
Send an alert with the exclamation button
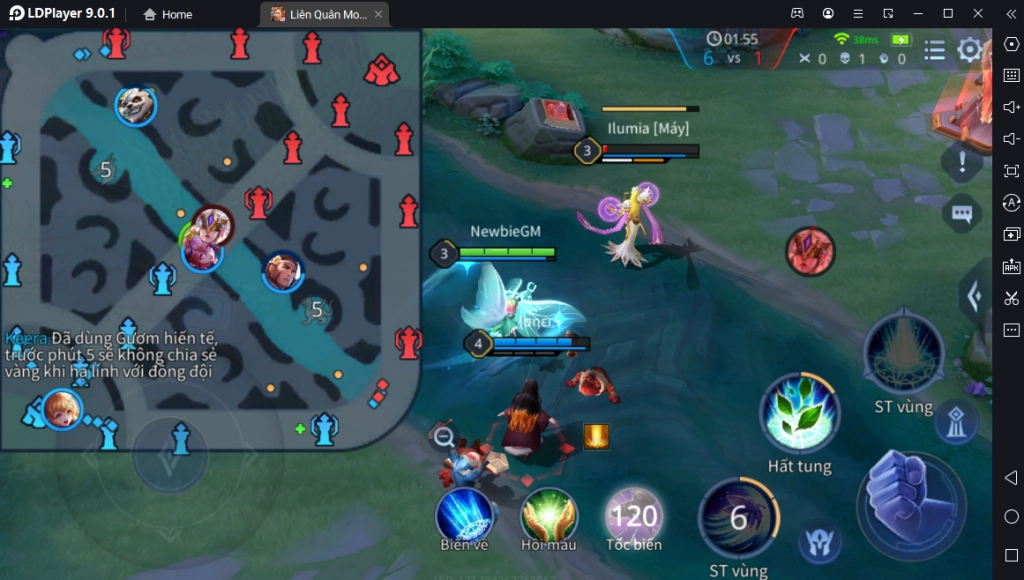(962, 160)
